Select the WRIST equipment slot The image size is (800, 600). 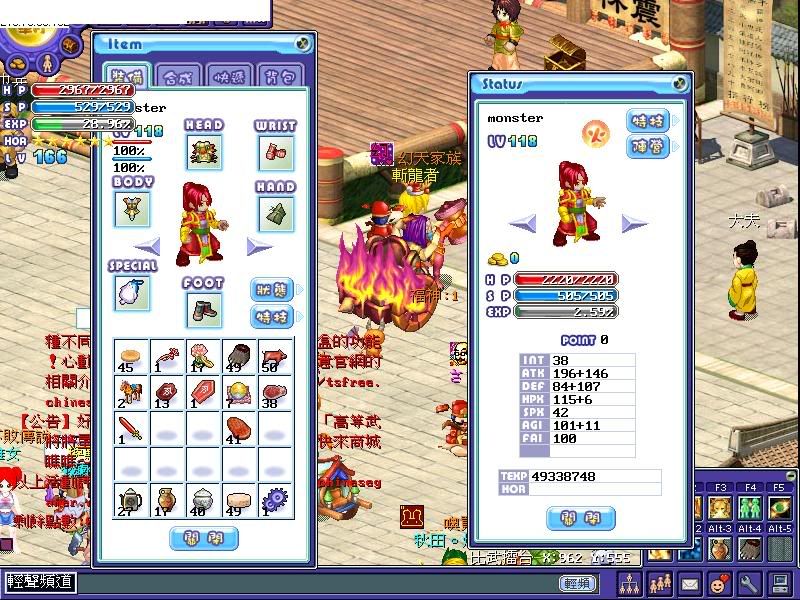(x=275, y=153)
